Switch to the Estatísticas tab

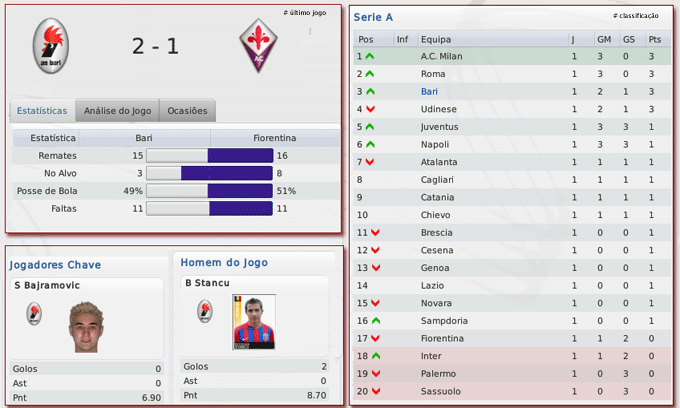tap(42, 110)
